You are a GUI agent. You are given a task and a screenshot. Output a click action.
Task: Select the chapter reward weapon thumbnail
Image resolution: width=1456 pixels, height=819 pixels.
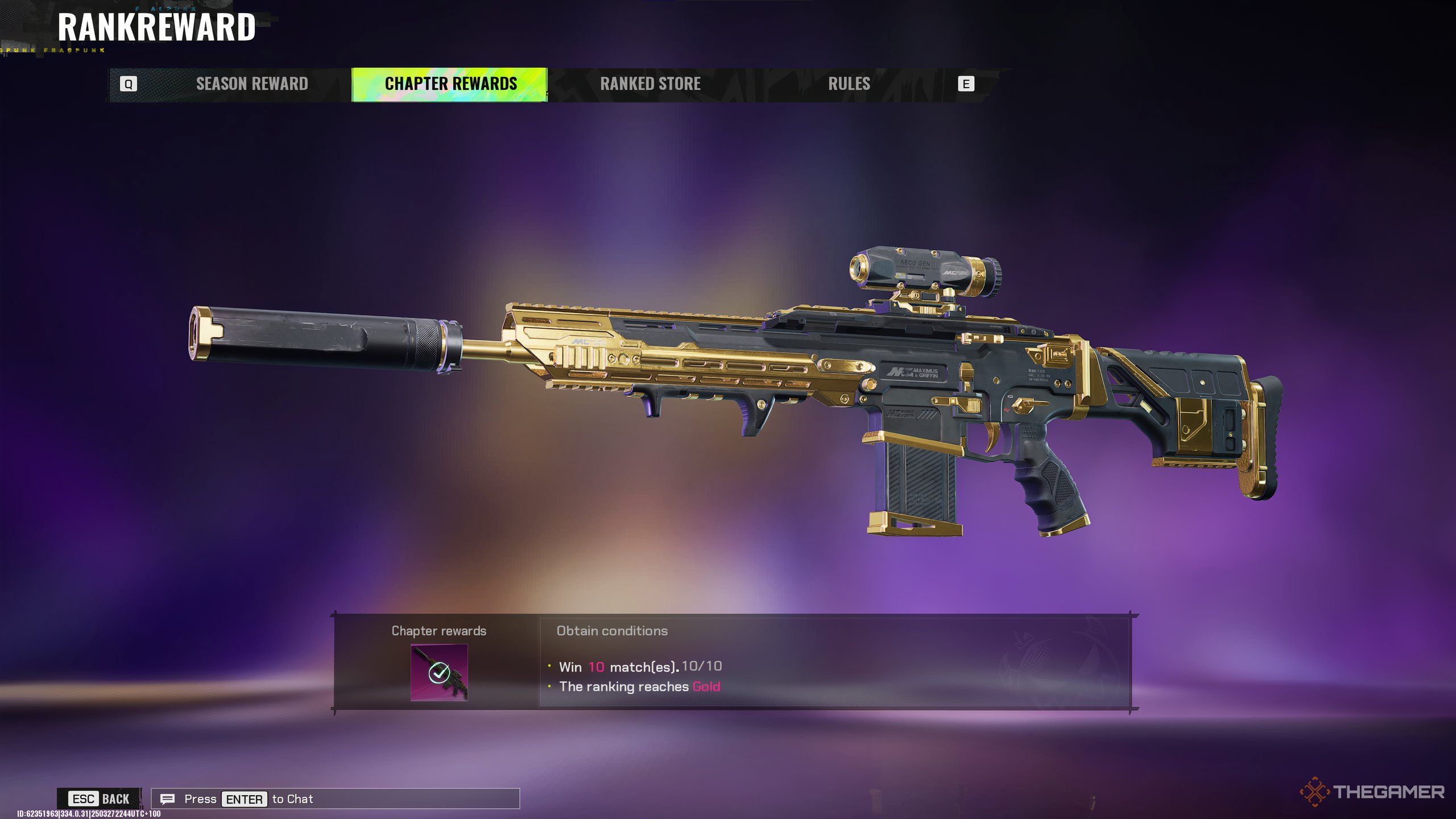click(439, 672)
